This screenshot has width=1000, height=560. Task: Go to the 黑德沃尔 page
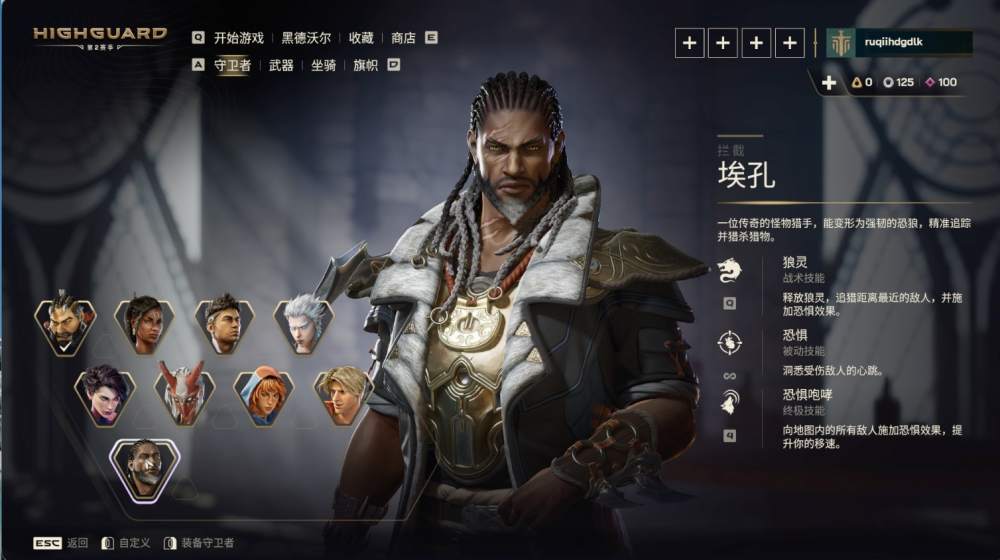pyautogui.click(x=304, y=38)
